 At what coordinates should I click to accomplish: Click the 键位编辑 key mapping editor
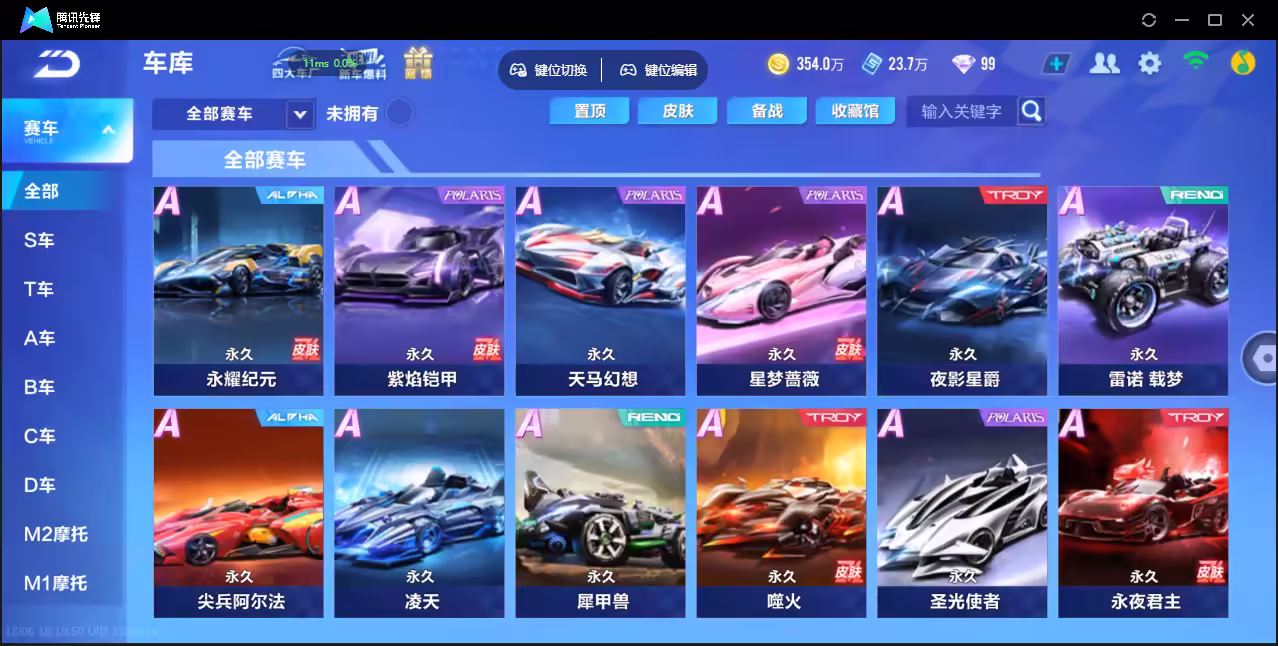pos(659,70)
